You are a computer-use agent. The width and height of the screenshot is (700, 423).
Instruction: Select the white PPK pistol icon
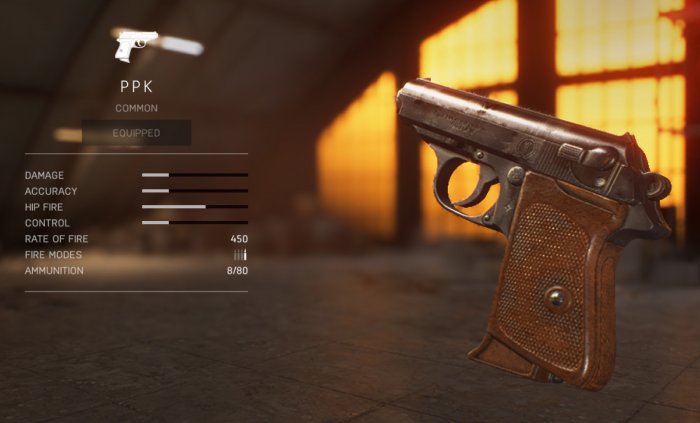tap(136, 46)
